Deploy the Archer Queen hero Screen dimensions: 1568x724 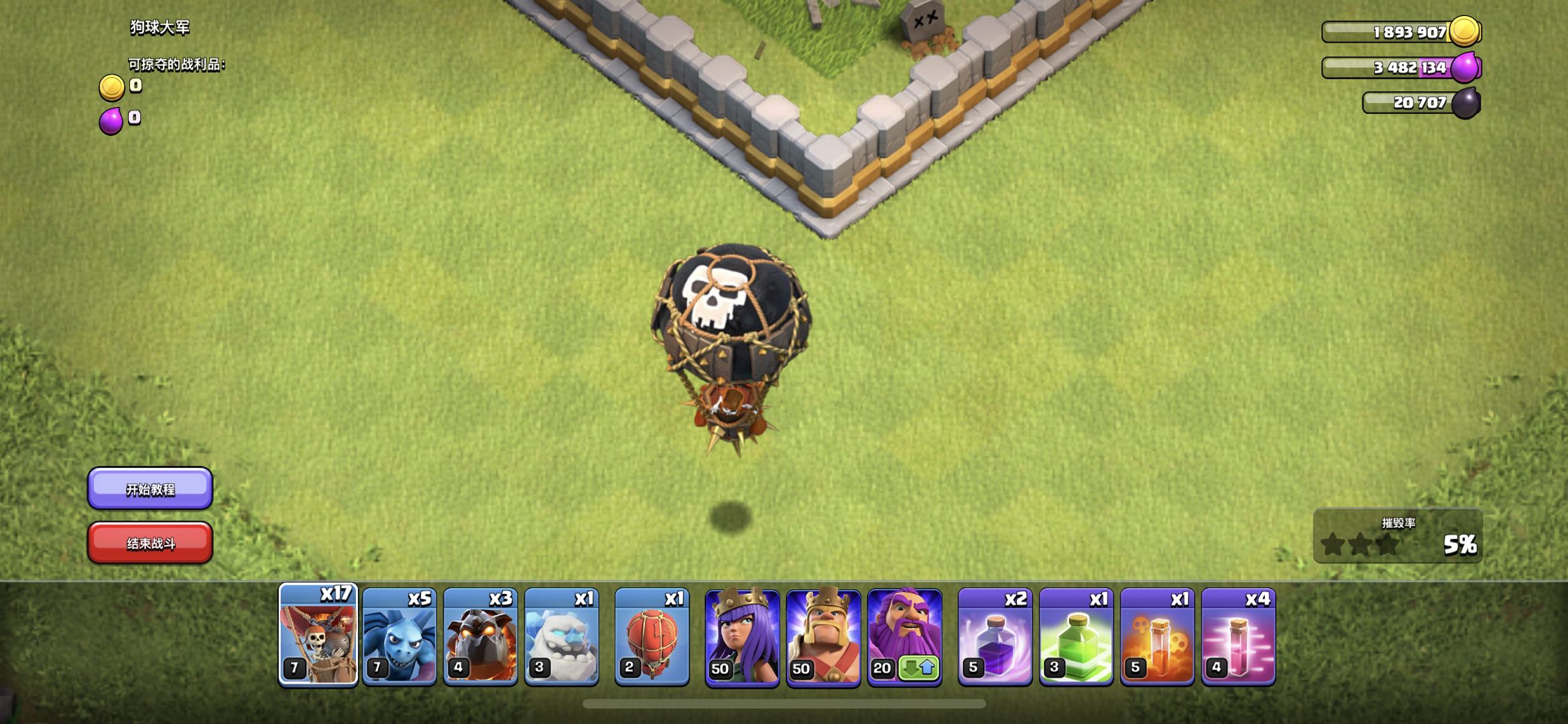click(x=742, y=637)
